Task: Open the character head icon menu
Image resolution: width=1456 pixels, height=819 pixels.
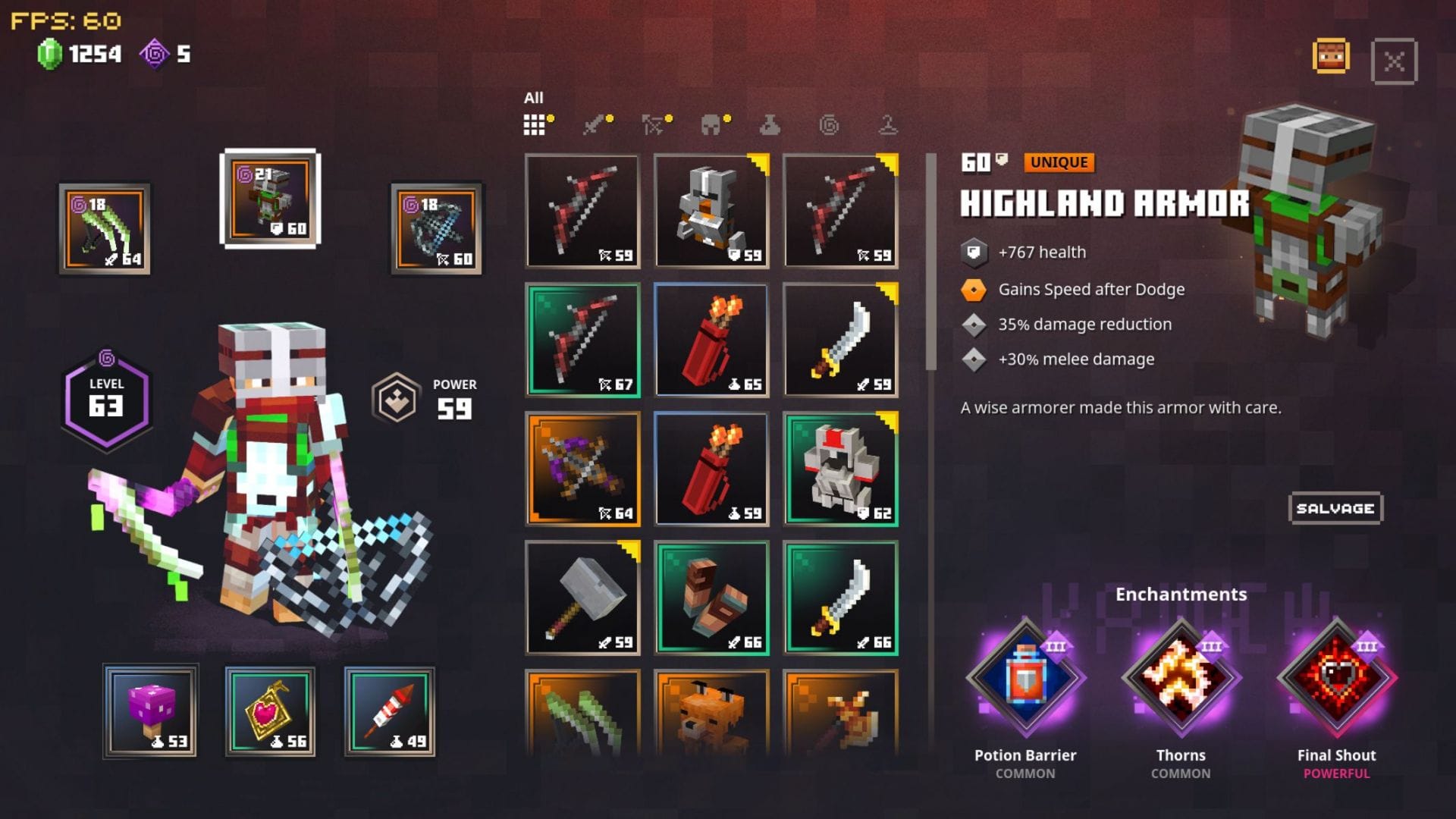Action: point(1331,57)
